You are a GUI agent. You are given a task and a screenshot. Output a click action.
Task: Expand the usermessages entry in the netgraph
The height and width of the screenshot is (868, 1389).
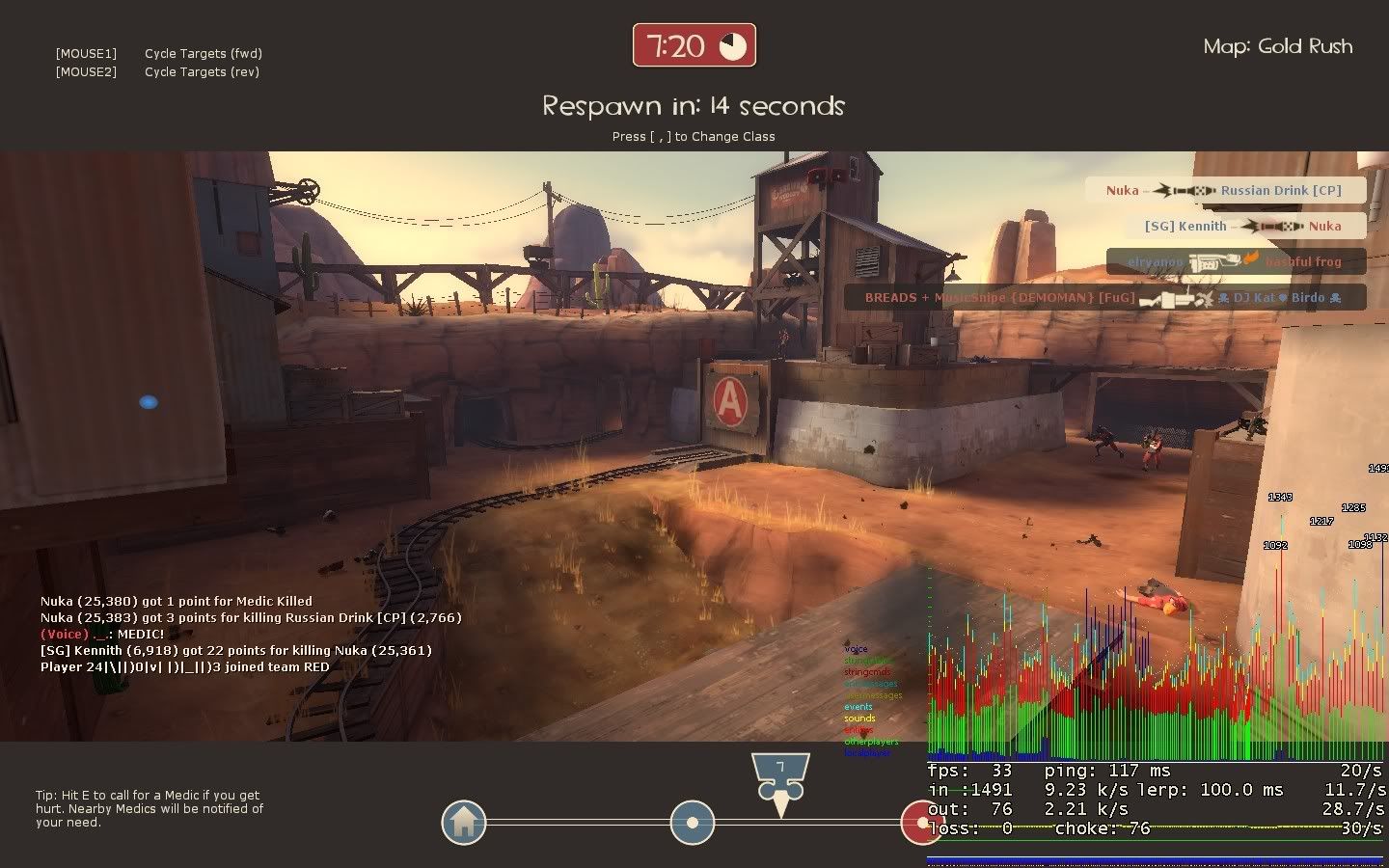click(873, 695)
